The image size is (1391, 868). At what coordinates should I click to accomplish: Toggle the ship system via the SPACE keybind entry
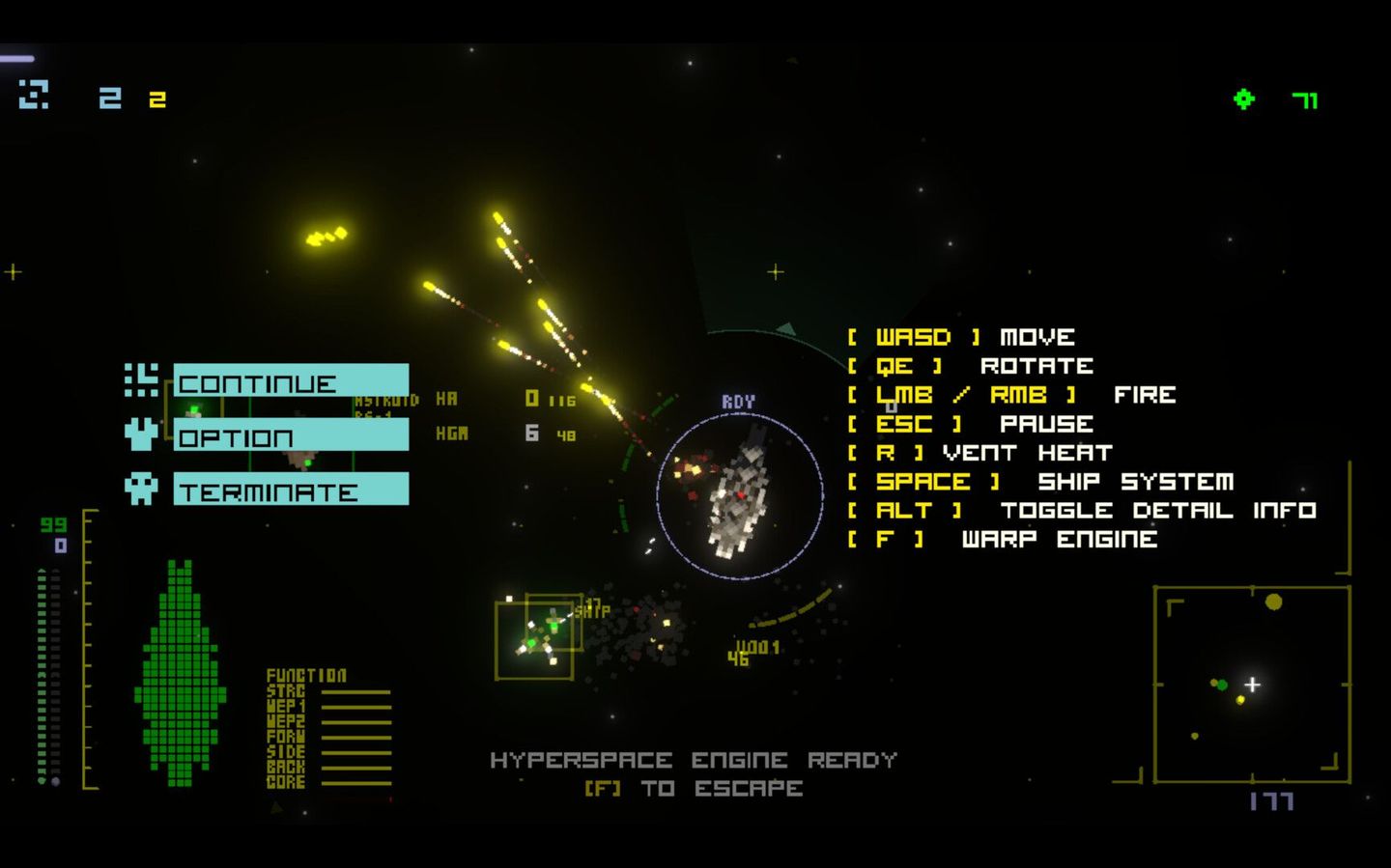1040,481
